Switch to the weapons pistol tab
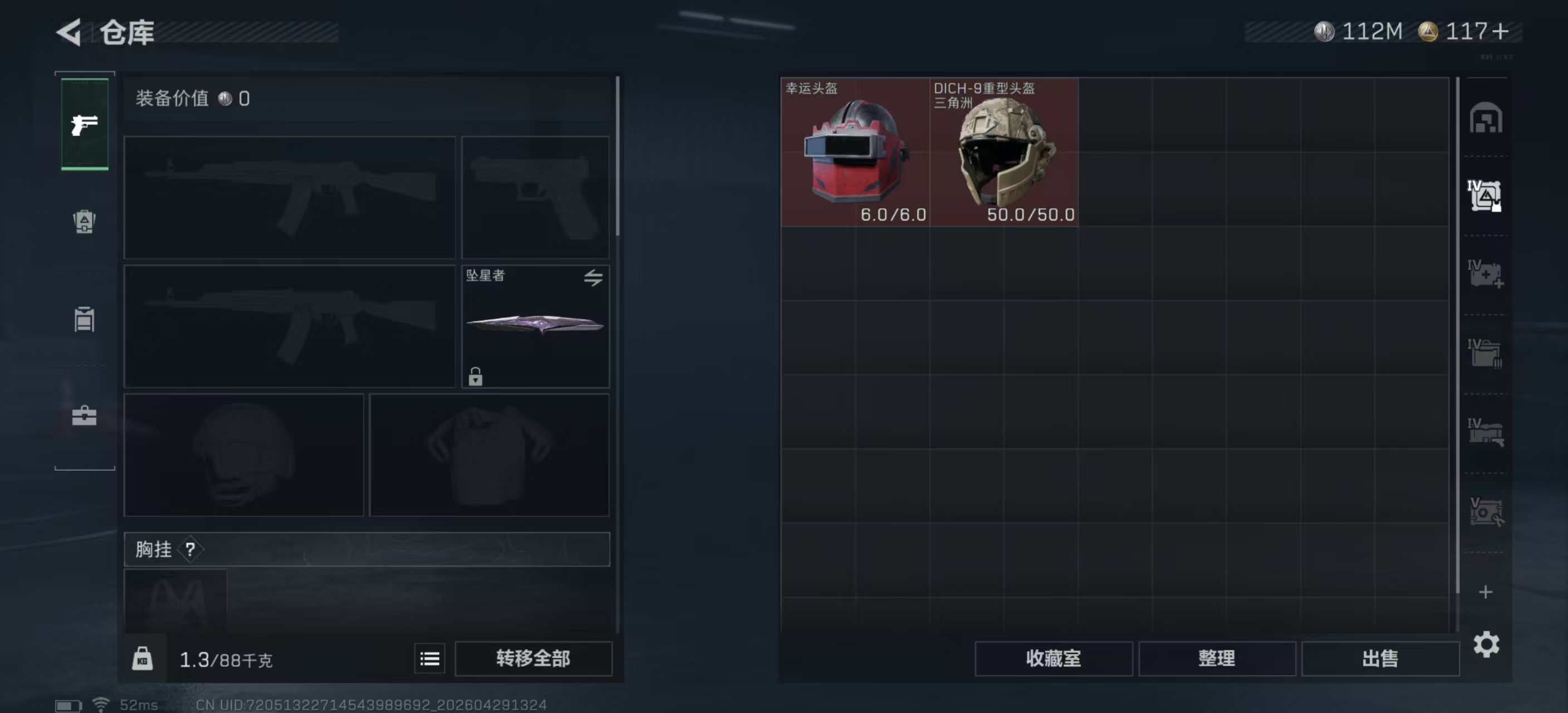Image resolution: width=1568 pixels, height=713 pixels. click(x=84, y=124)
